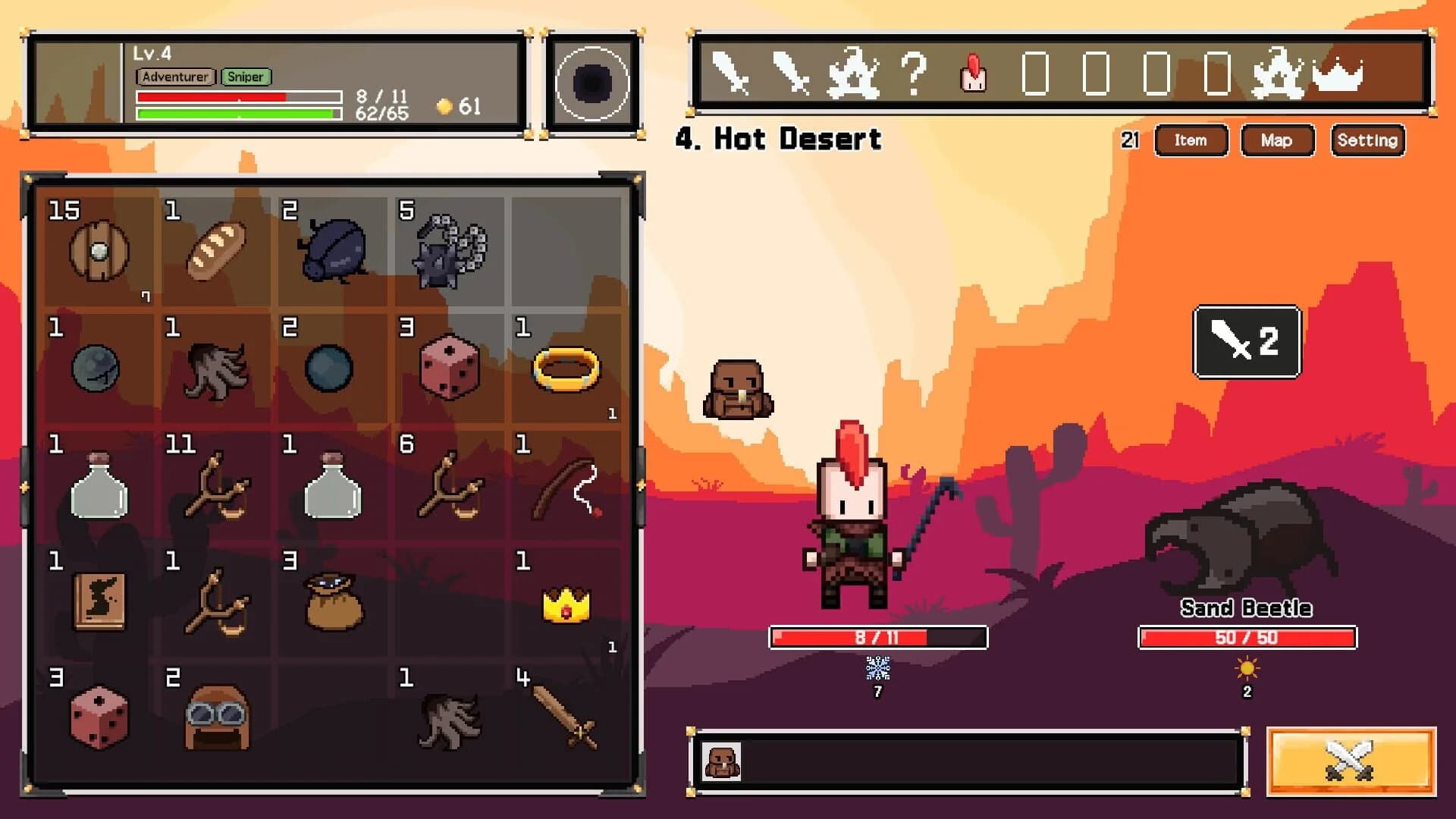Open the Setting menu
This screenshot has width=1456, height=819.
pyautogui.click(x=1367, y=140)
